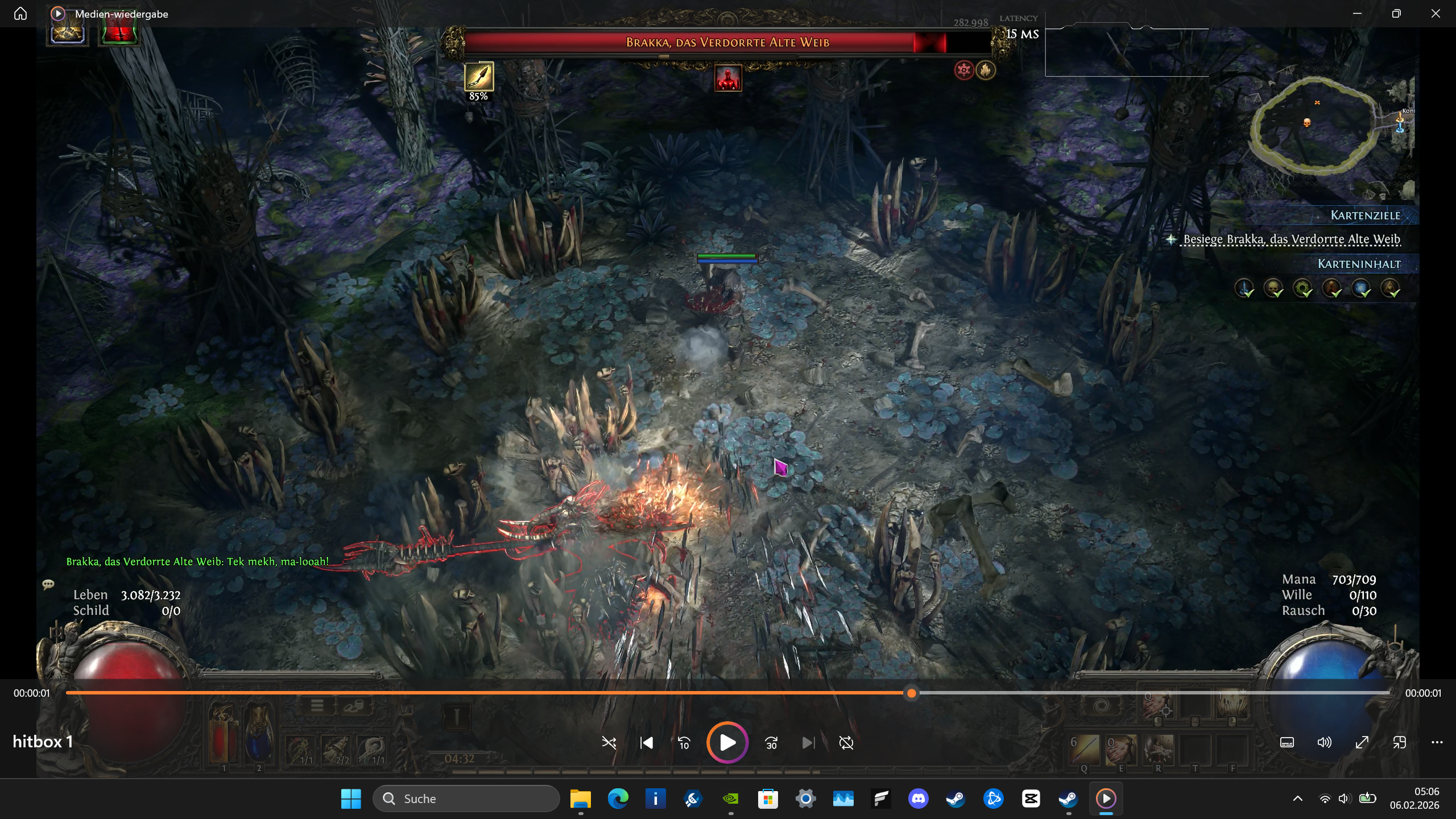Skip forward 30 seconds in the video

[x=771, y=743]
